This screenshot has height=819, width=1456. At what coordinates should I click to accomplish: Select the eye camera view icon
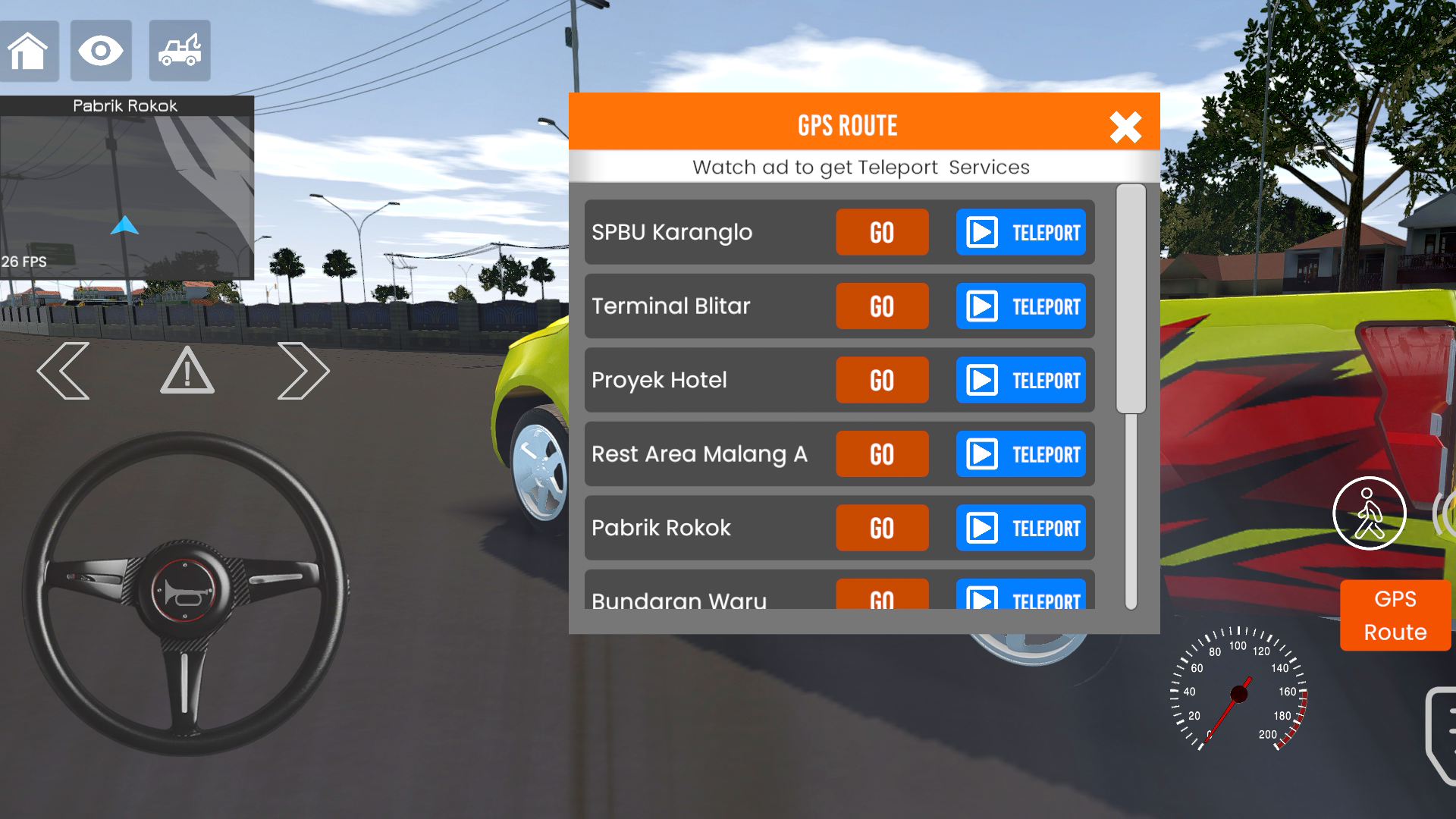101,51
